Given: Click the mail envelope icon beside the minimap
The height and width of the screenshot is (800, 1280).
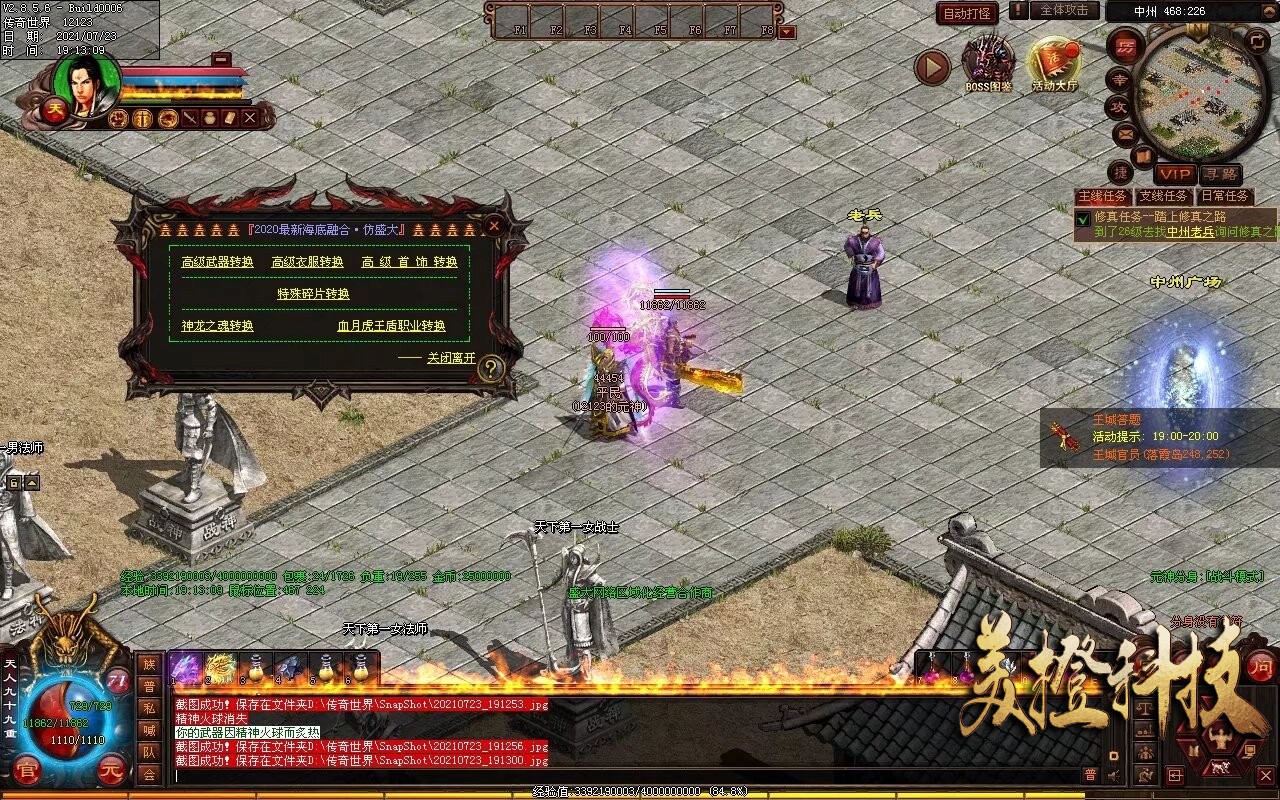Looking at the screenshot, I should (x=1124, y=133).
